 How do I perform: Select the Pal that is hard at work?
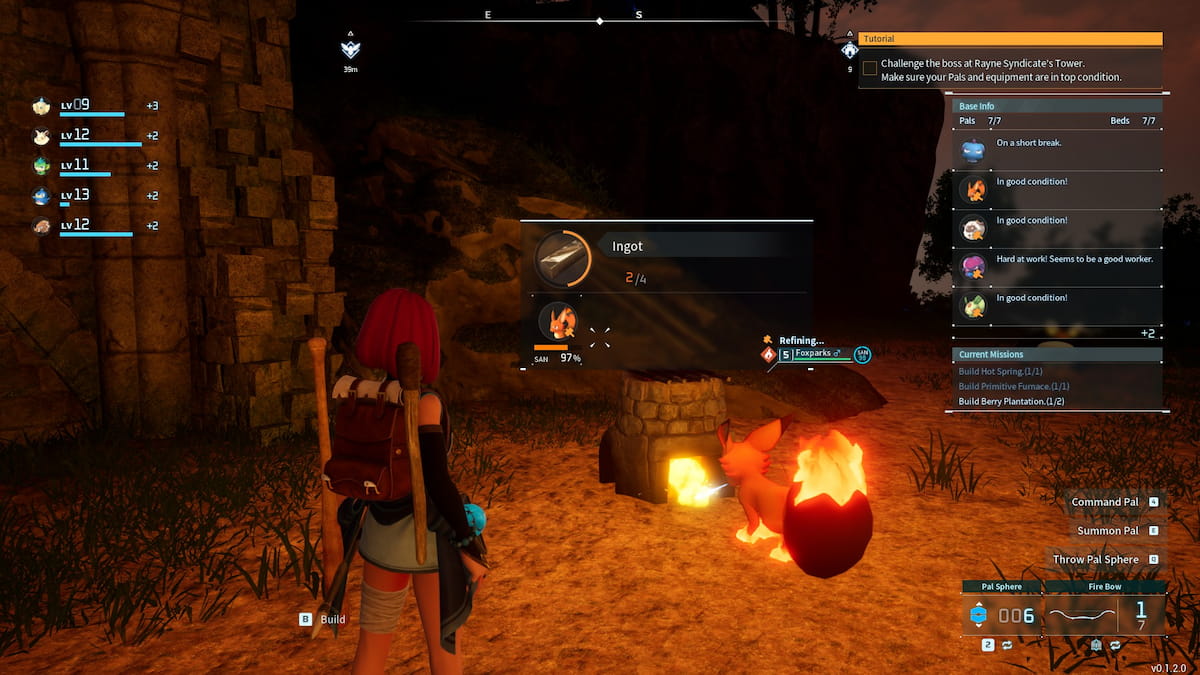[973, 266]
